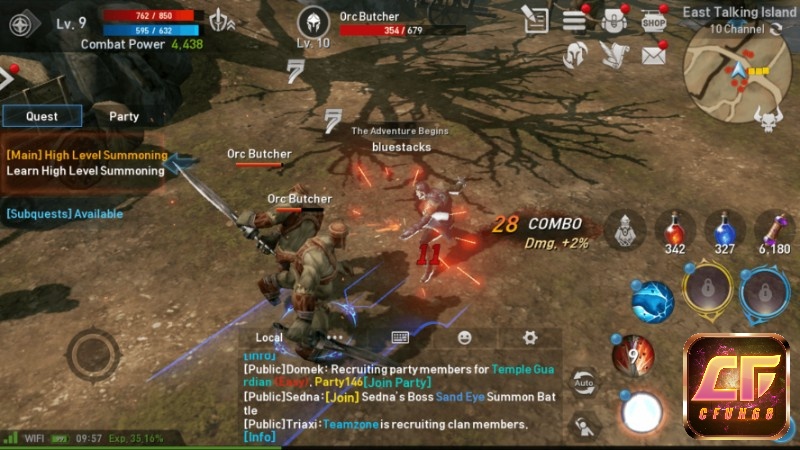Viewport: 800px width, 450px height.
Task: Open the available Subquests entry
Action: click(65, 213)
